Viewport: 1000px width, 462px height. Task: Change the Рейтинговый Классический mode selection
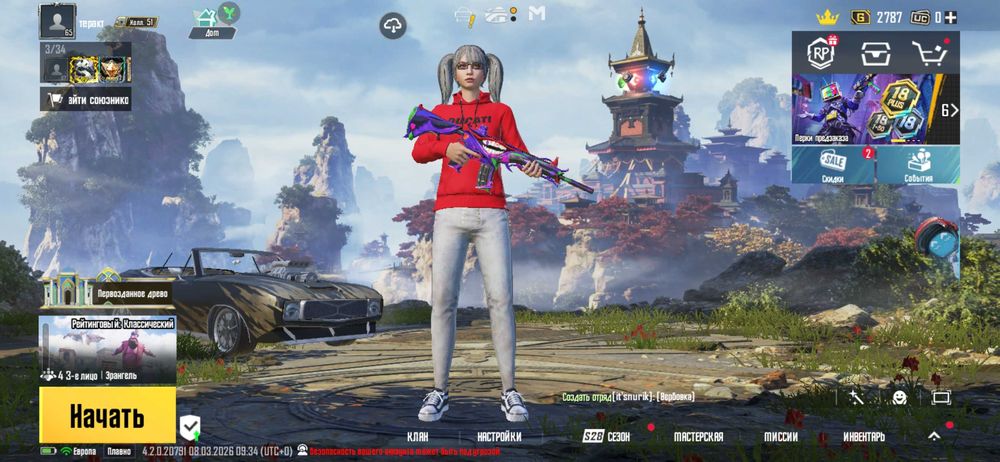tap(107, 349)
